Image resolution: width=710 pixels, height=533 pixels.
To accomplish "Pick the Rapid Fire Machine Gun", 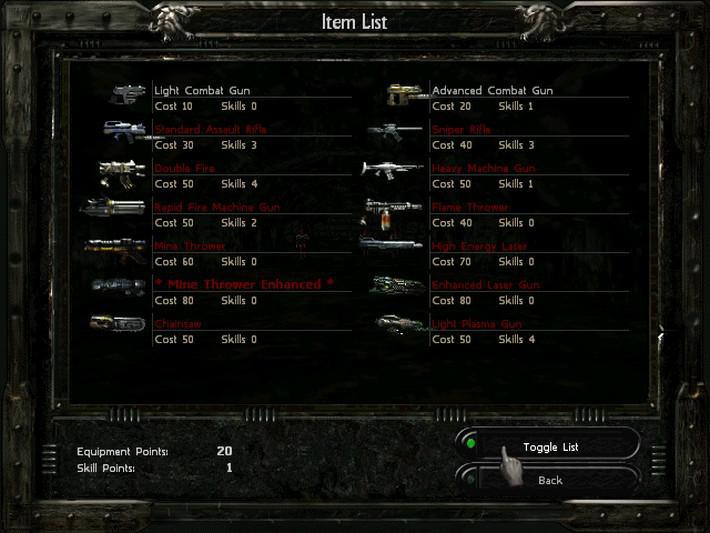I will pos(217,208).
